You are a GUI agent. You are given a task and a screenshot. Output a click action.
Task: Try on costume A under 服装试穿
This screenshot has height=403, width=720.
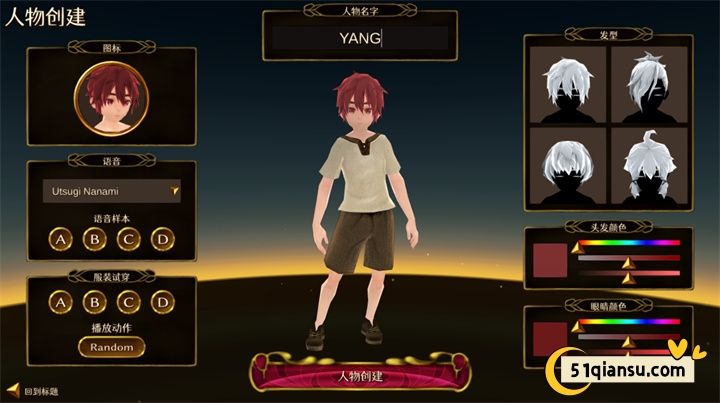(61, 302)
